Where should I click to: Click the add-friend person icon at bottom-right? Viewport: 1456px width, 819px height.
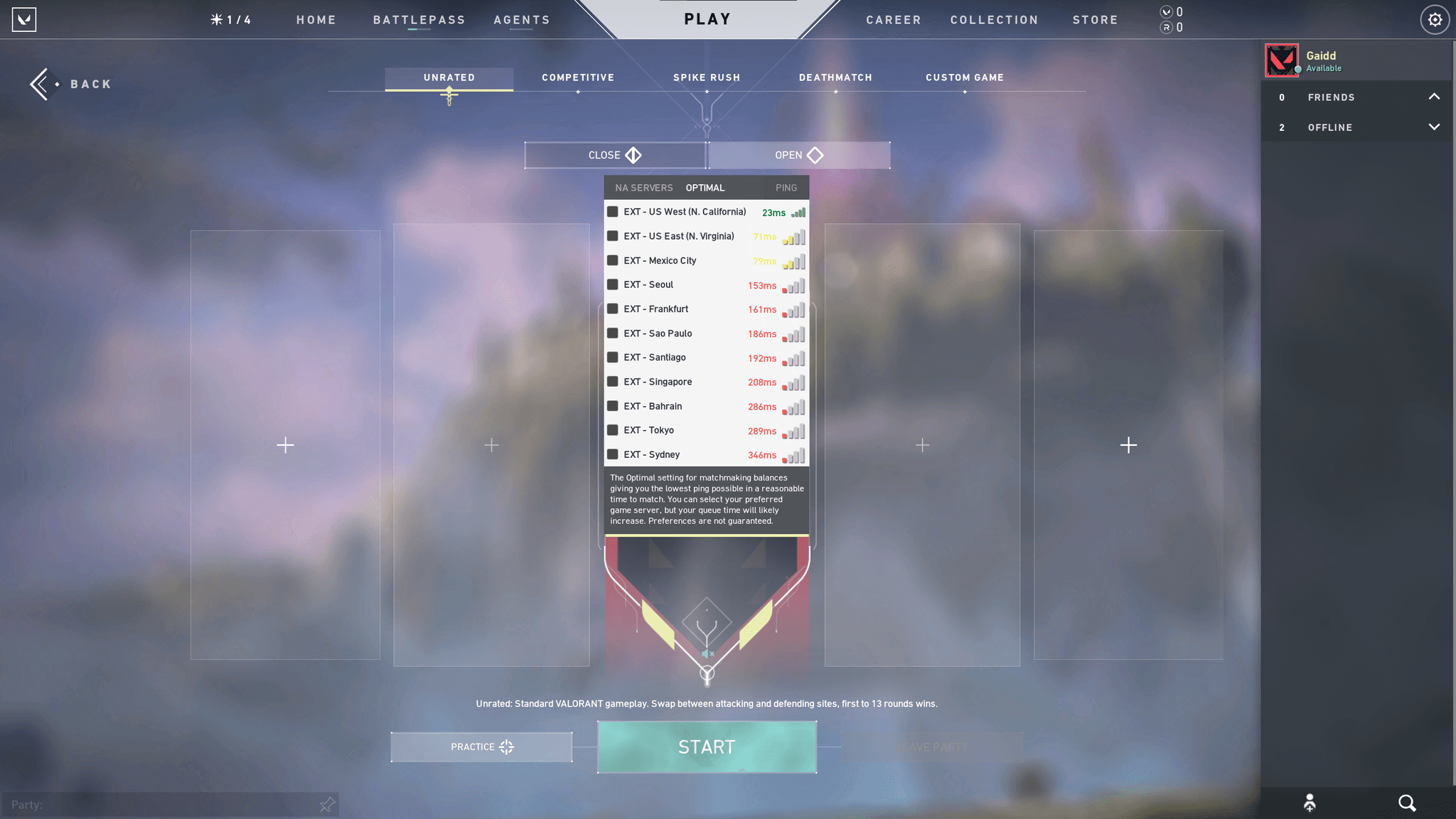[1310, 803]
